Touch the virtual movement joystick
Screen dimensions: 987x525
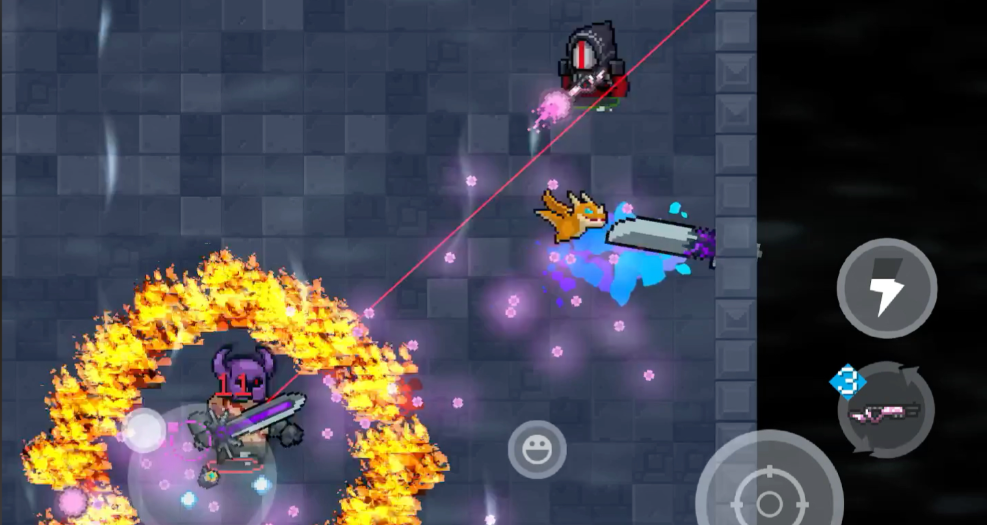146,430
